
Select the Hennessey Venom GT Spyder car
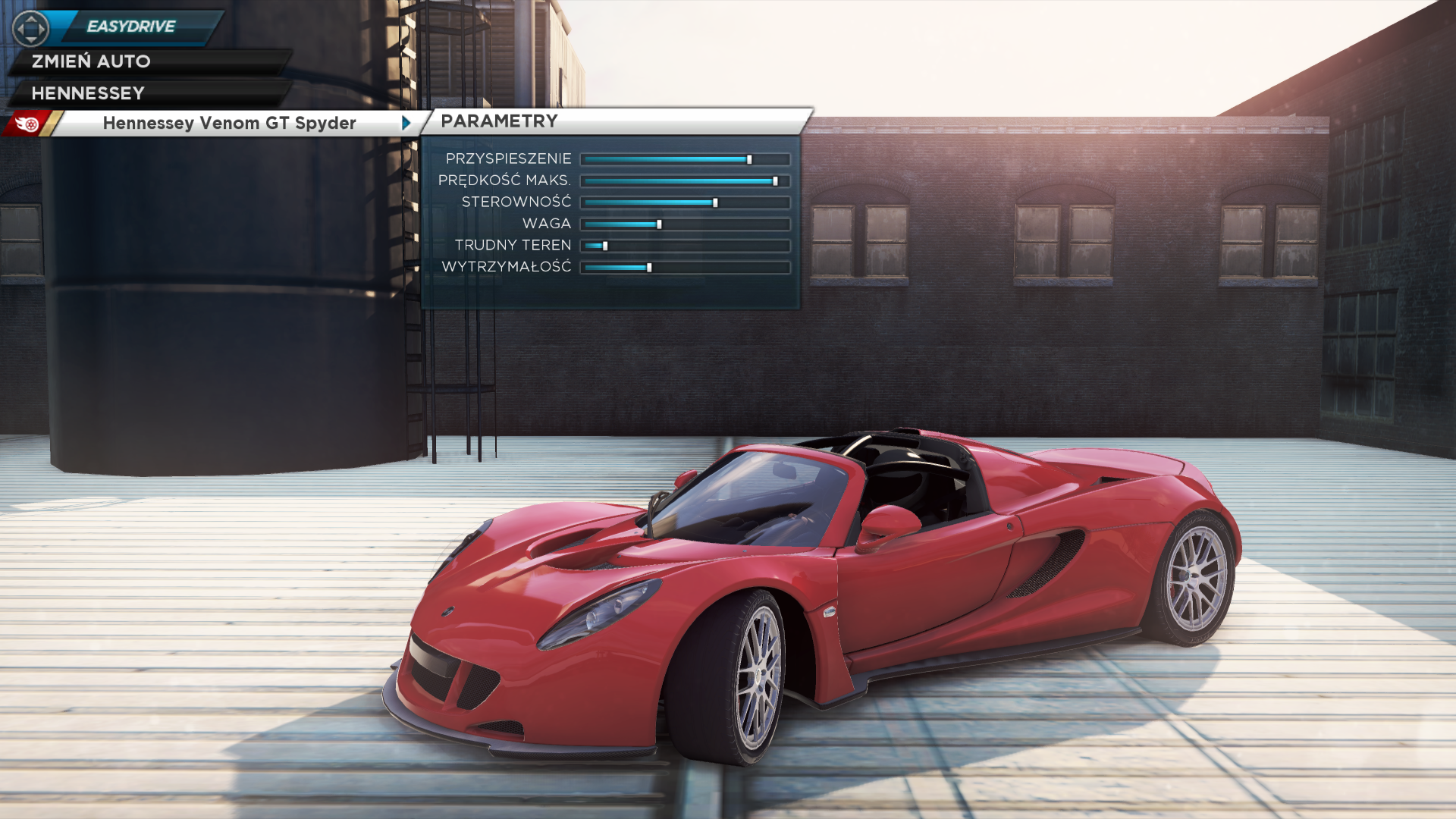point(229,123)
